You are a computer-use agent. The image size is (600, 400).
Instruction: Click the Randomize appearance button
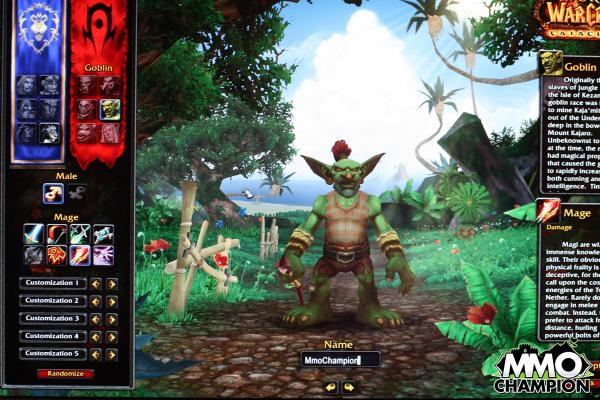tap(64, 373)
